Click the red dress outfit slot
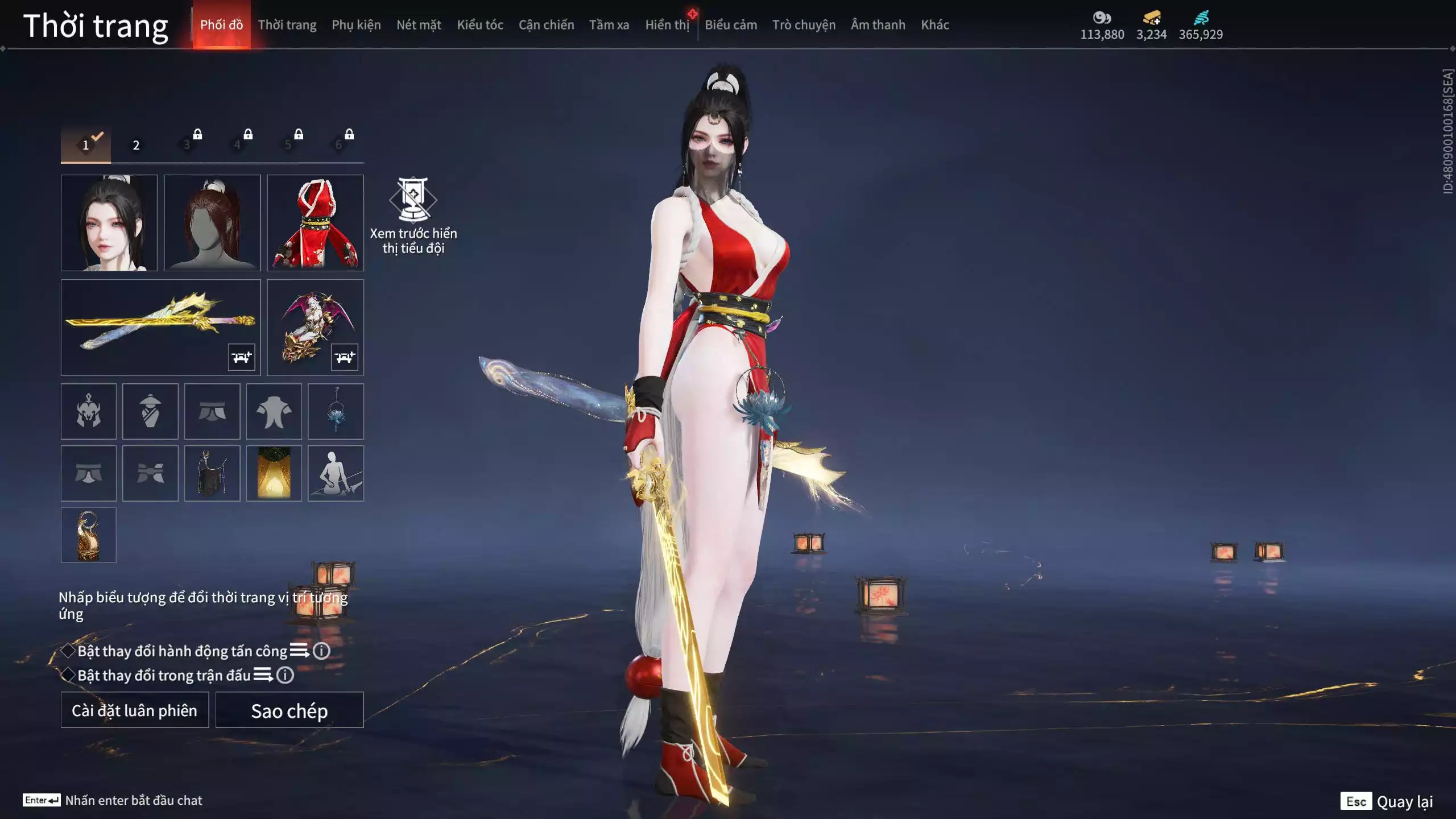Image resolution: width=1456 pixels, height=819 pixels. pos(315,222)
